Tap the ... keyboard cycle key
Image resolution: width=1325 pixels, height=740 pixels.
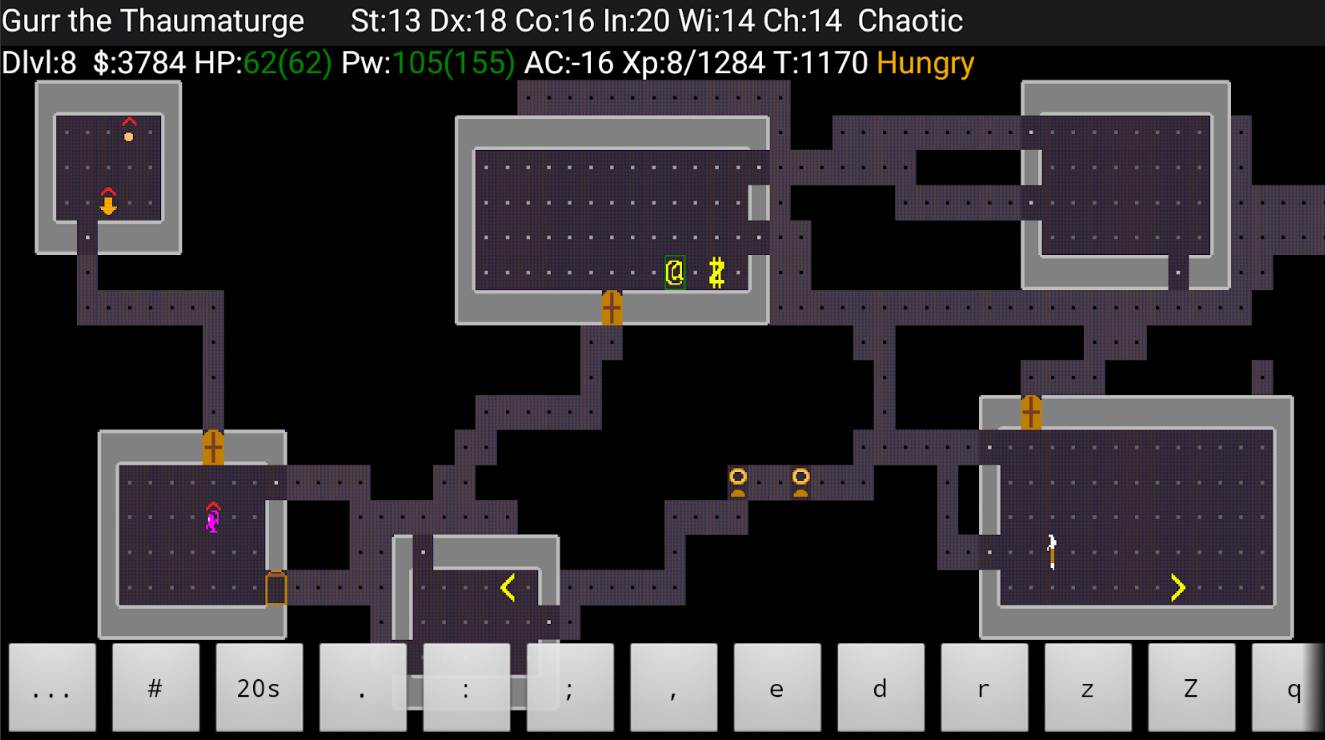(x=52, y=689)
